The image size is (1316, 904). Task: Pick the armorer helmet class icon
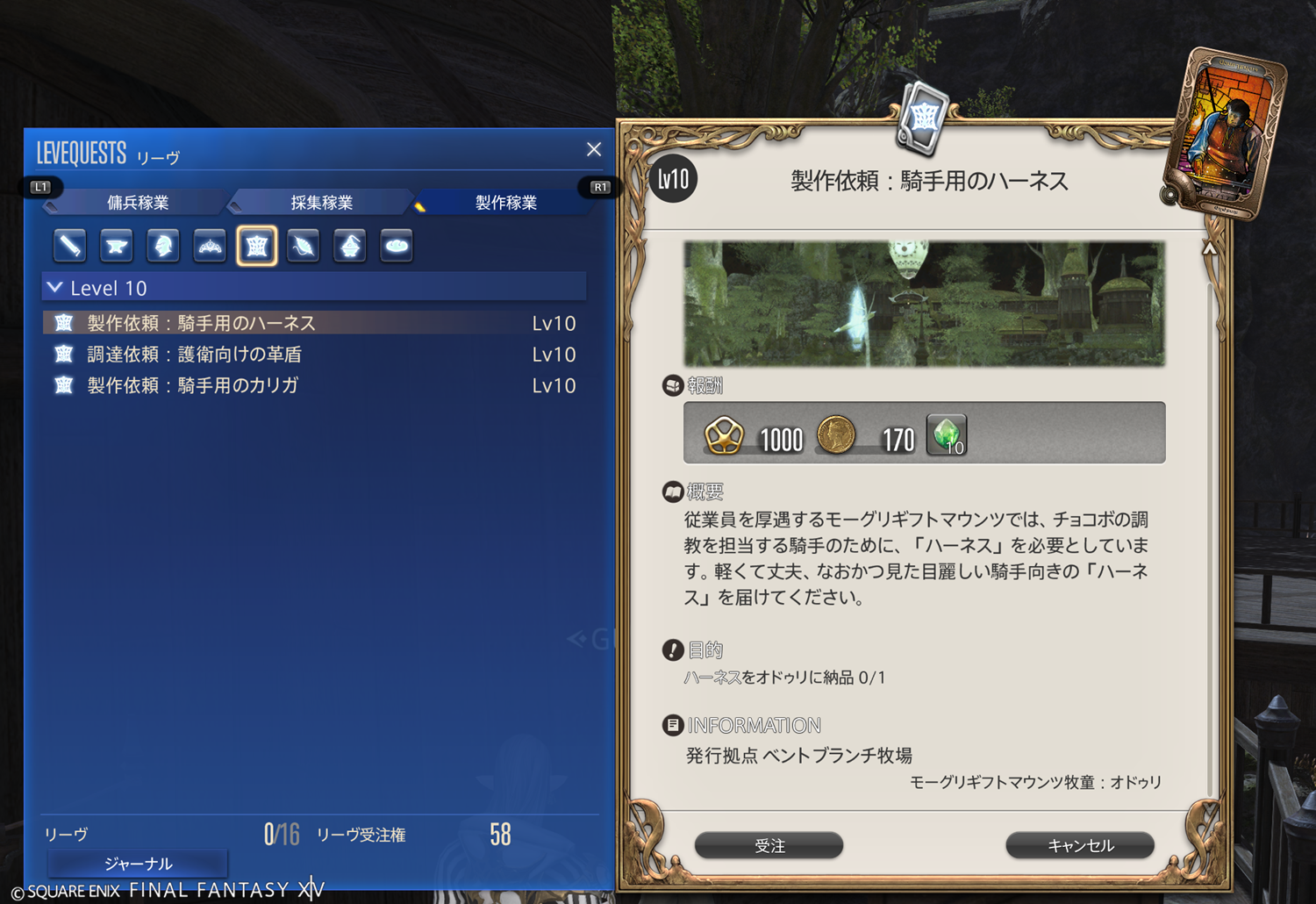click(x=163, y=246)
